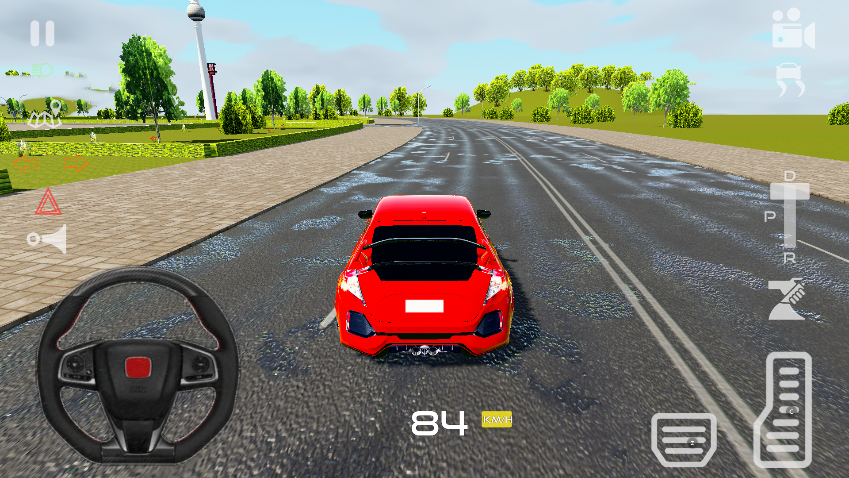Toggle the headlights icon
849x478 pixels.
(41, 70)
